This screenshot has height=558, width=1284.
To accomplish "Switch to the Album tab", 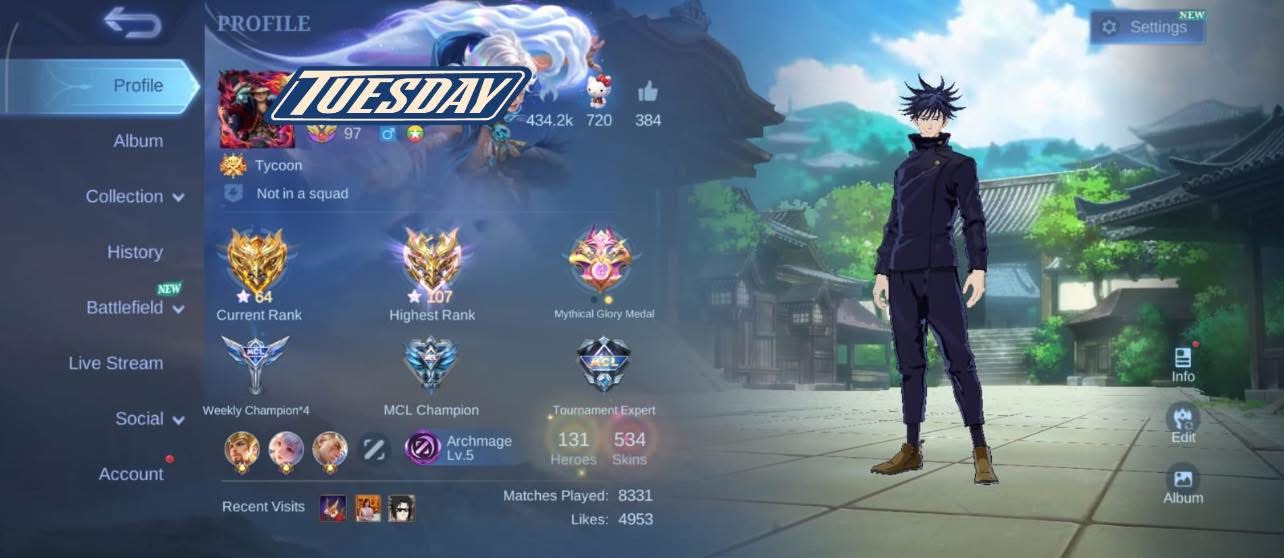I will click(x=138, y=141).
